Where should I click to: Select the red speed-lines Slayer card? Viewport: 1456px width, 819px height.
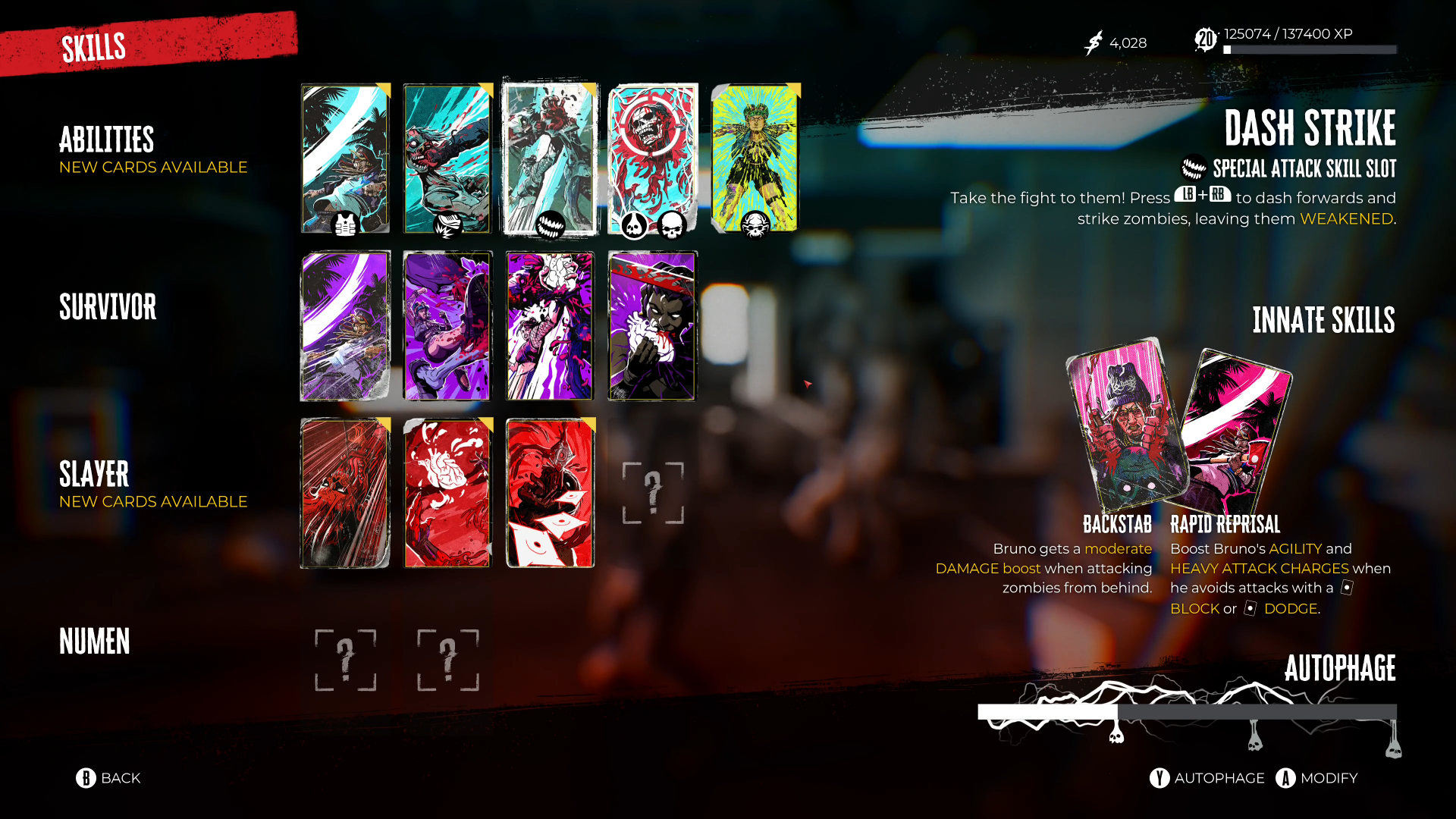345,493
